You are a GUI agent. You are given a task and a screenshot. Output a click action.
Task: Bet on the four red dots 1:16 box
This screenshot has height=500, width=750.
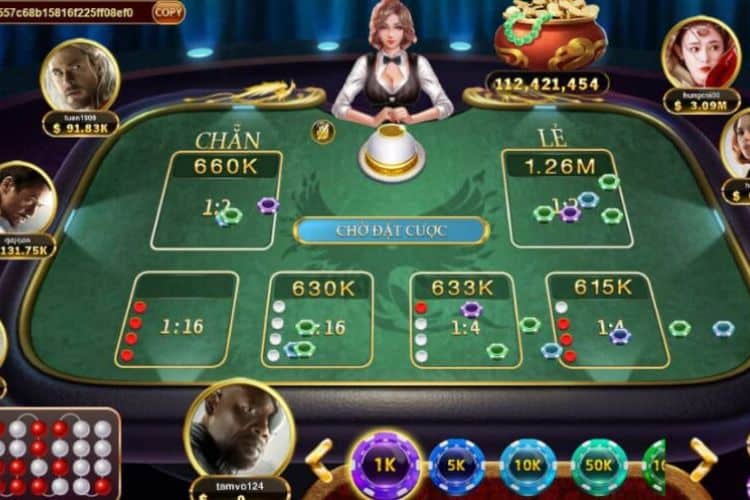click(176, 320)
